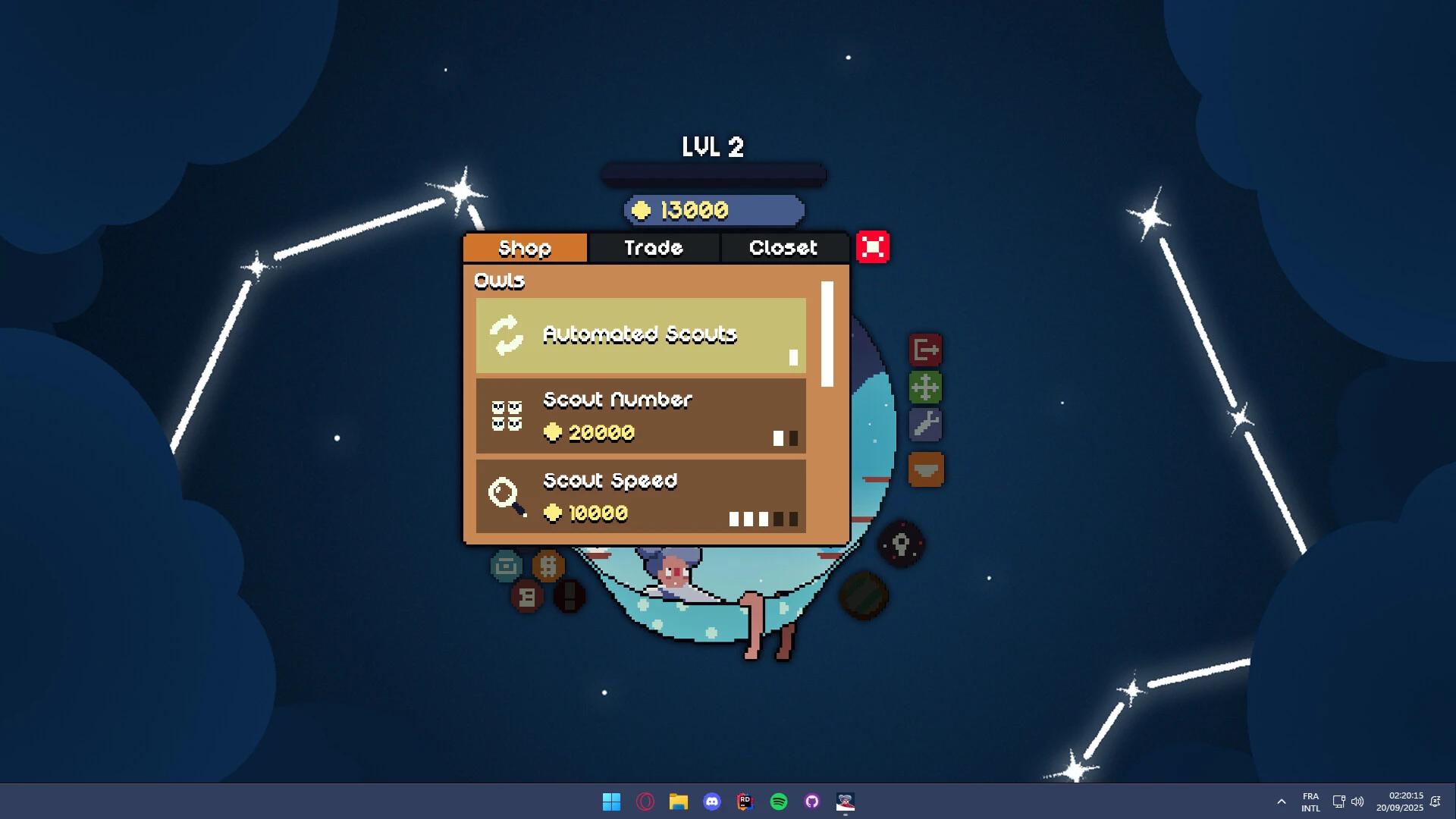Open Spotify from the taskbar

(x=778, y=802)
